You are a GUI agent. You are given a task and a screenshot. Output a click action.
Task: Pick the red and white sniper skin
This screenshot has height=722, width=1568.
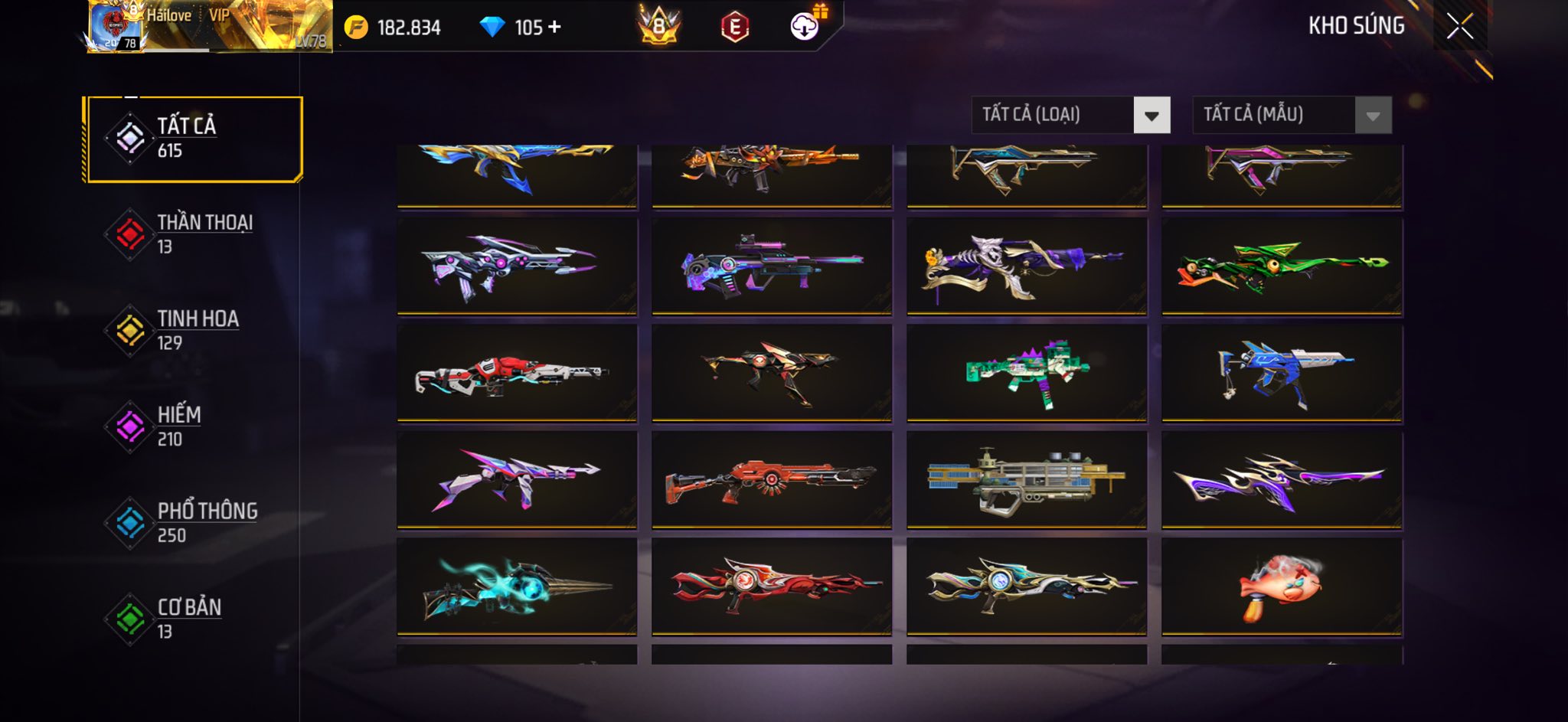pyautogui.click(x=517, y=373)
